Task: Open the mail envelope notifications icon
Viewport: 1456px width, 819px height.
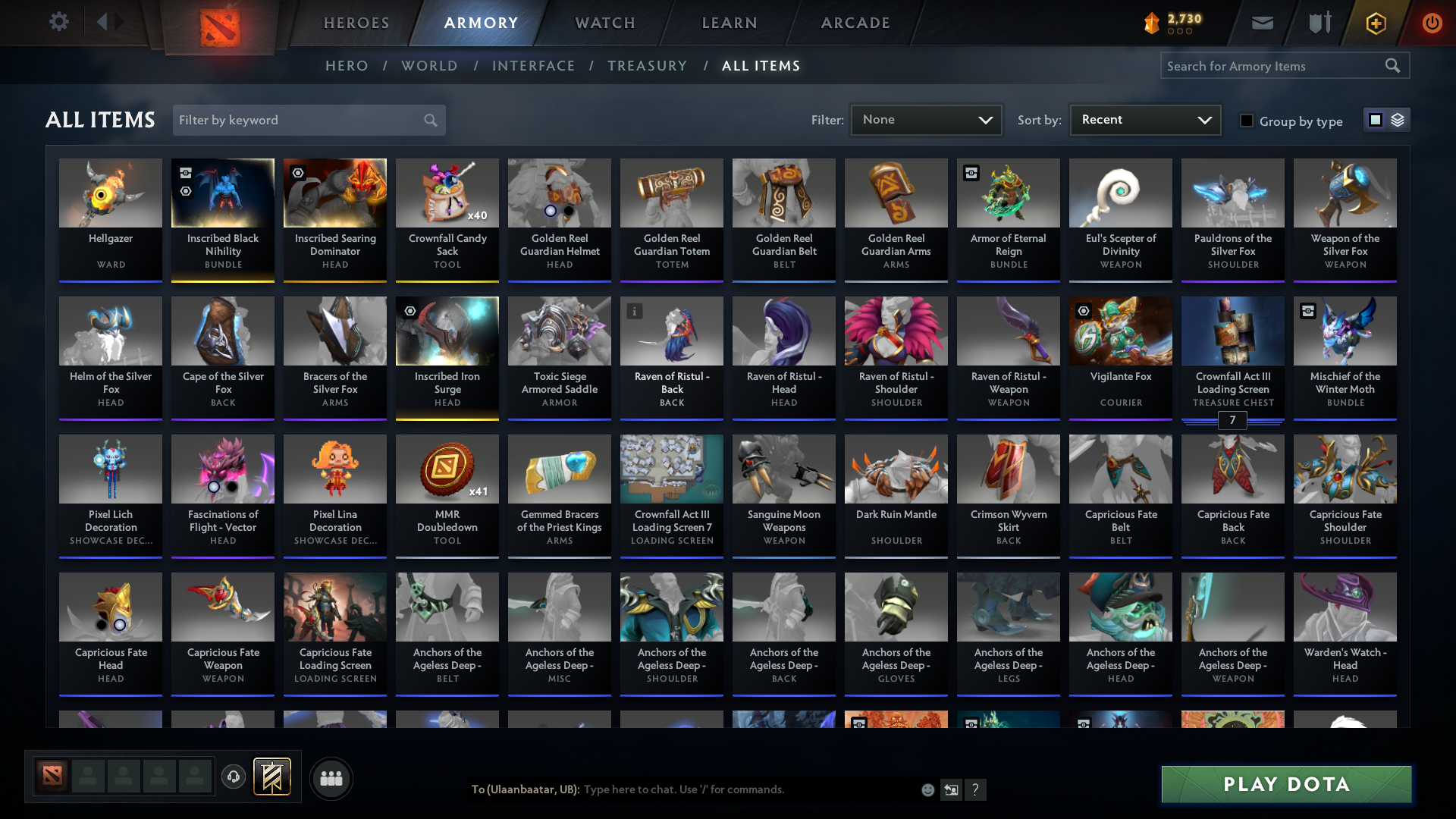Action: tap(1261, 22)
